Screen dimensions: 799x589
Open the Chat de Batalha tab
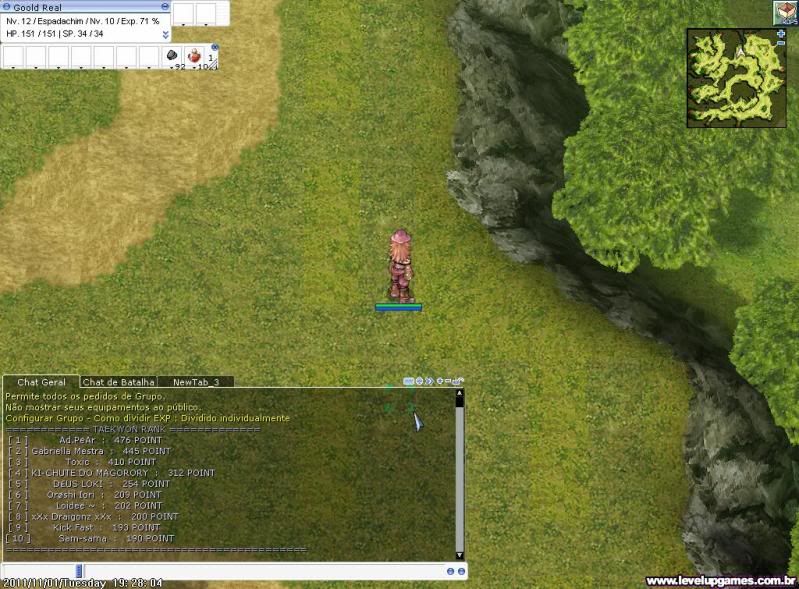tap(119, 382)
